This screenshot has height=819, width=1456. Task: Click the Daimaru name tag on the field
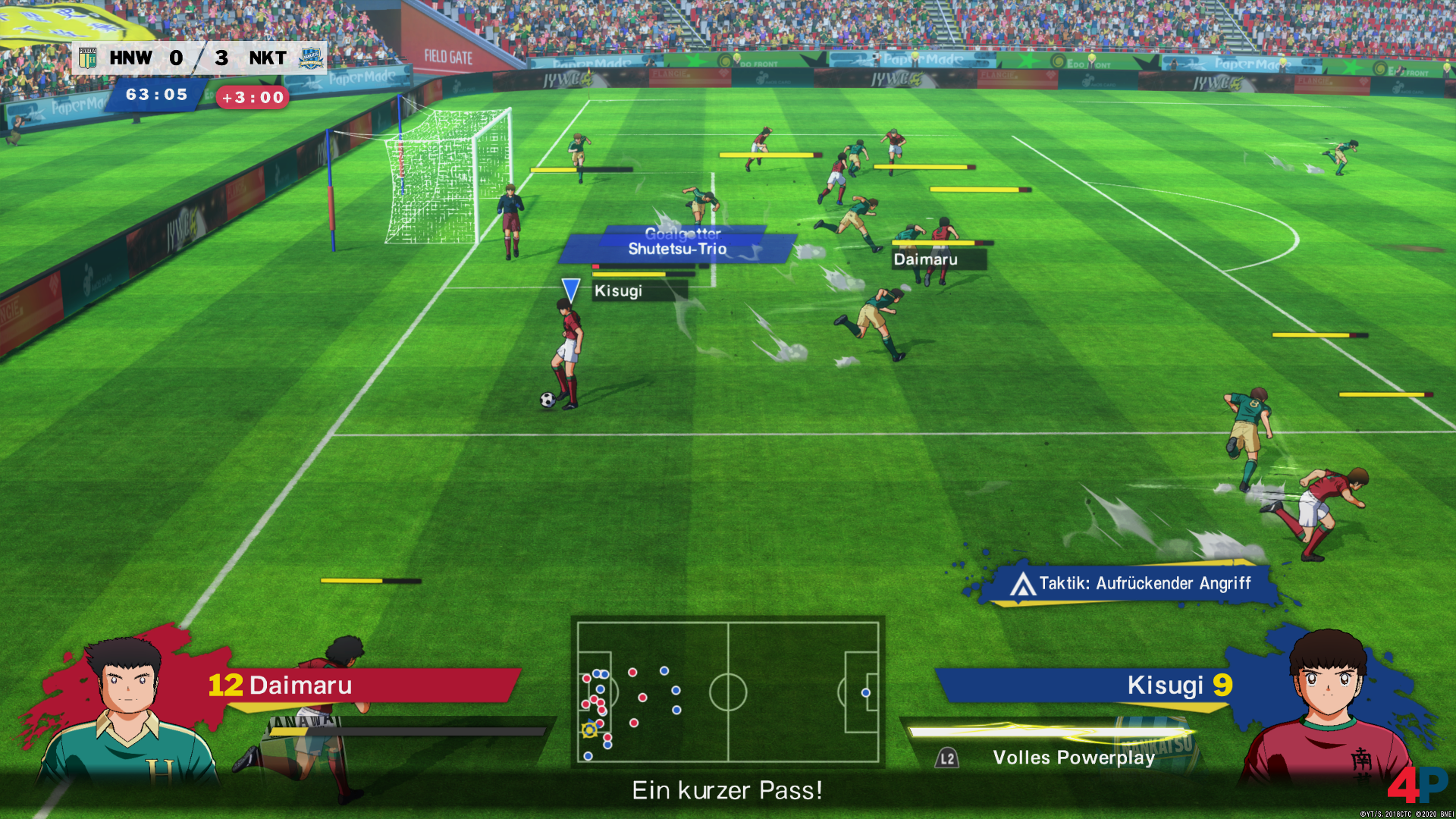(x=925, y=259)
